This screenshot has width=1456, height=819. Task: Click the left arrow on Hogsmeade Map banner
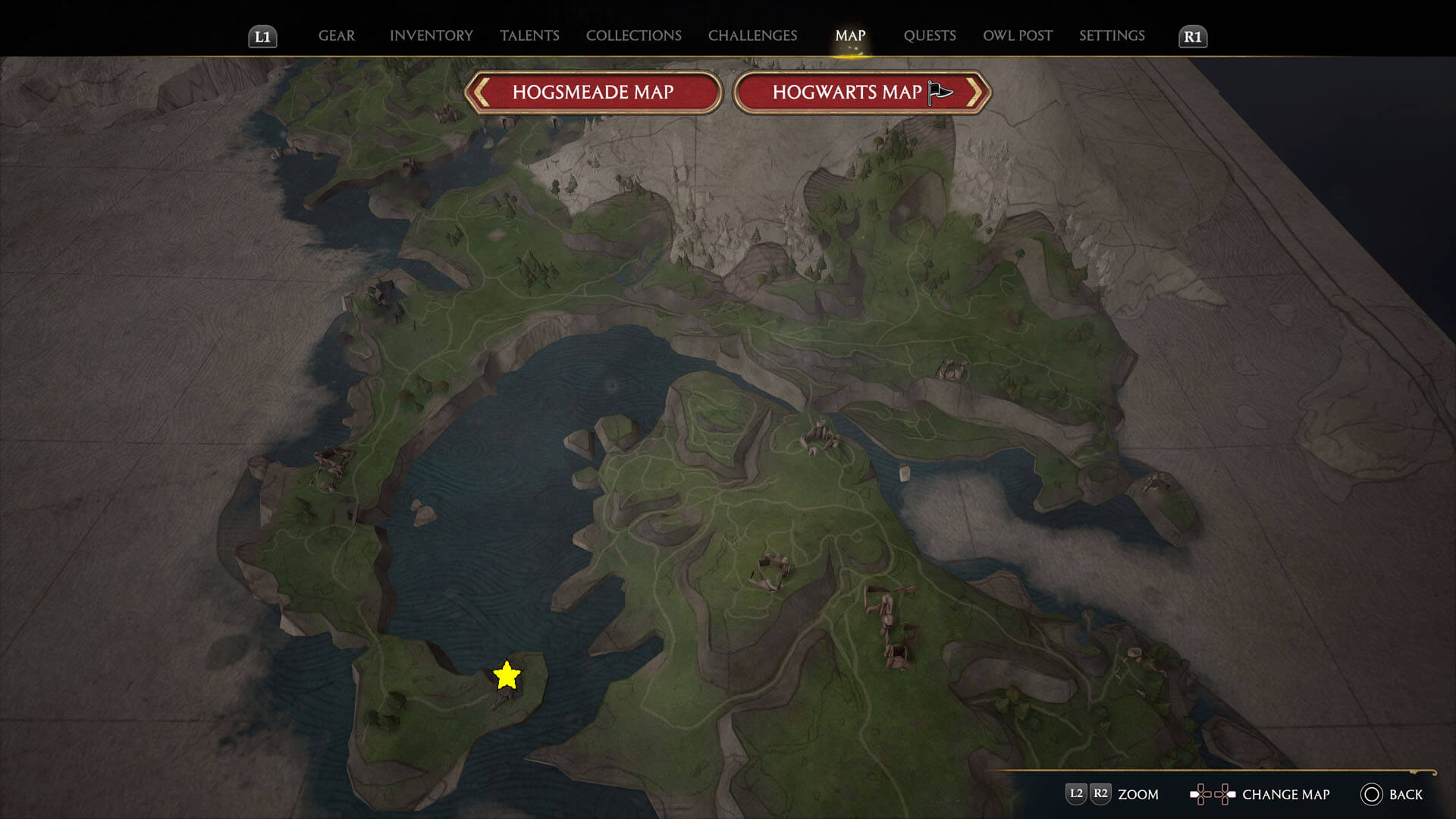(481, 91)
